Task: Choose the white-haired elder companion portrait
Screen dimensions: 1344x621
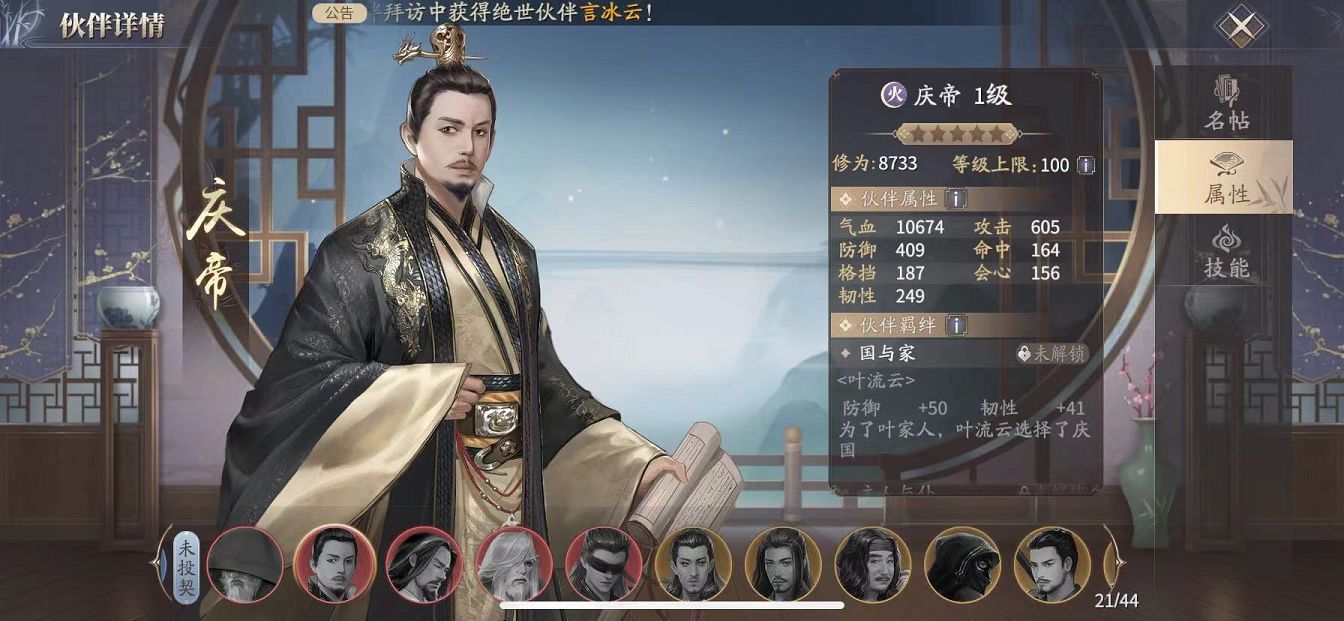Action: click(x=514, y=564)
